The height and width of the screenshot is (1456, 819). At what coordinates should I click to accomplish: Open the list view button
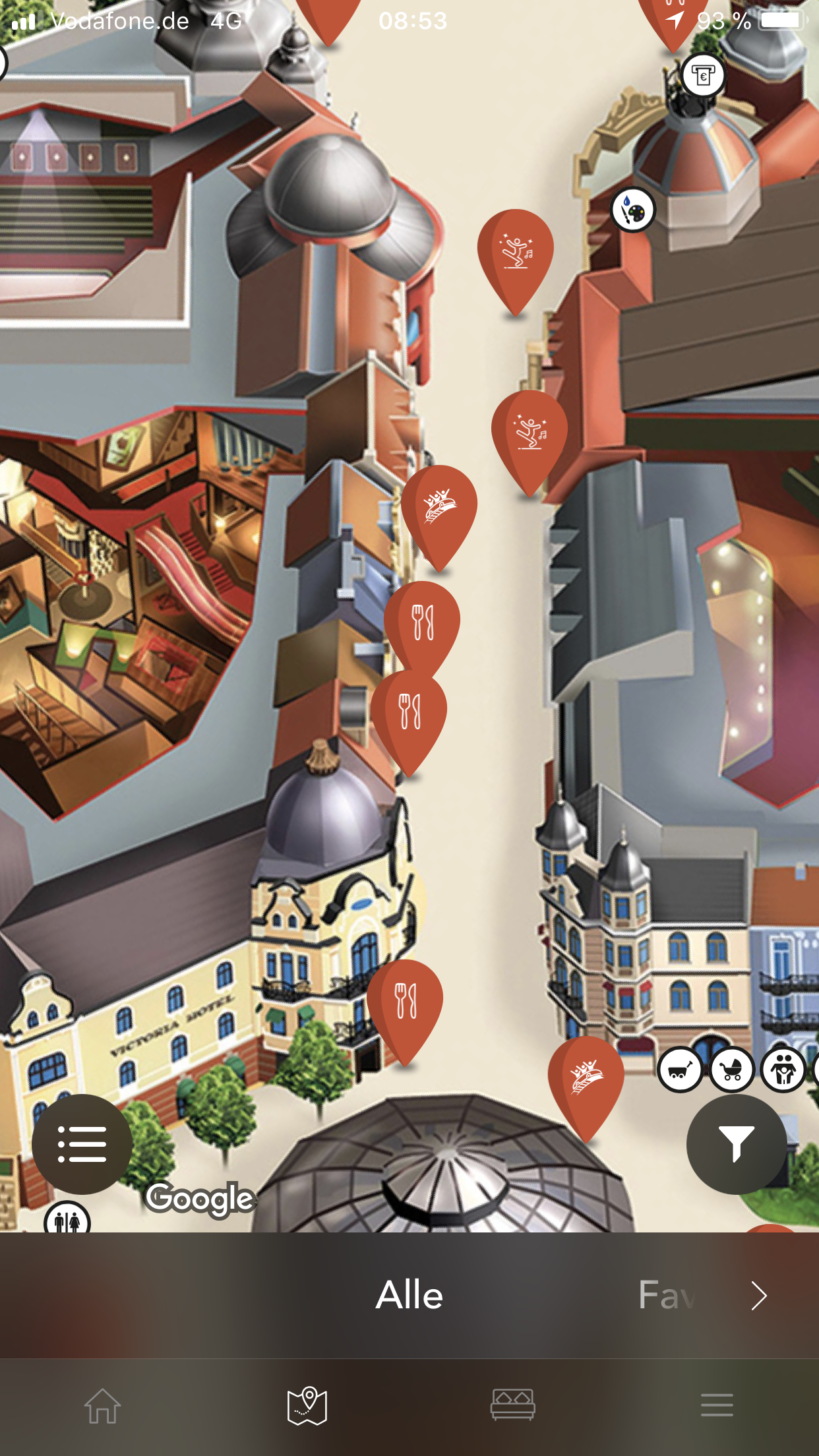tap(82, 1144)
